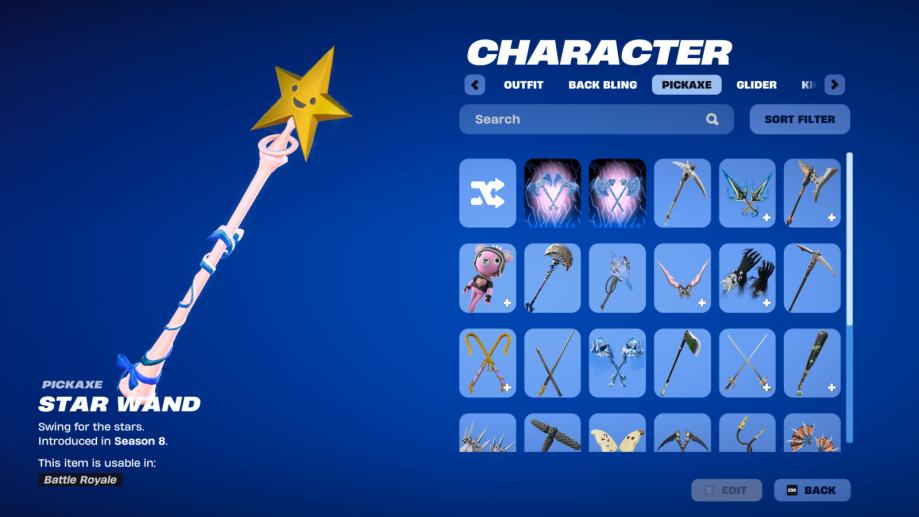Select the green-bladed axe pickaxe
The width and height of the screenshot is (919, 517).
coord(682,363)
